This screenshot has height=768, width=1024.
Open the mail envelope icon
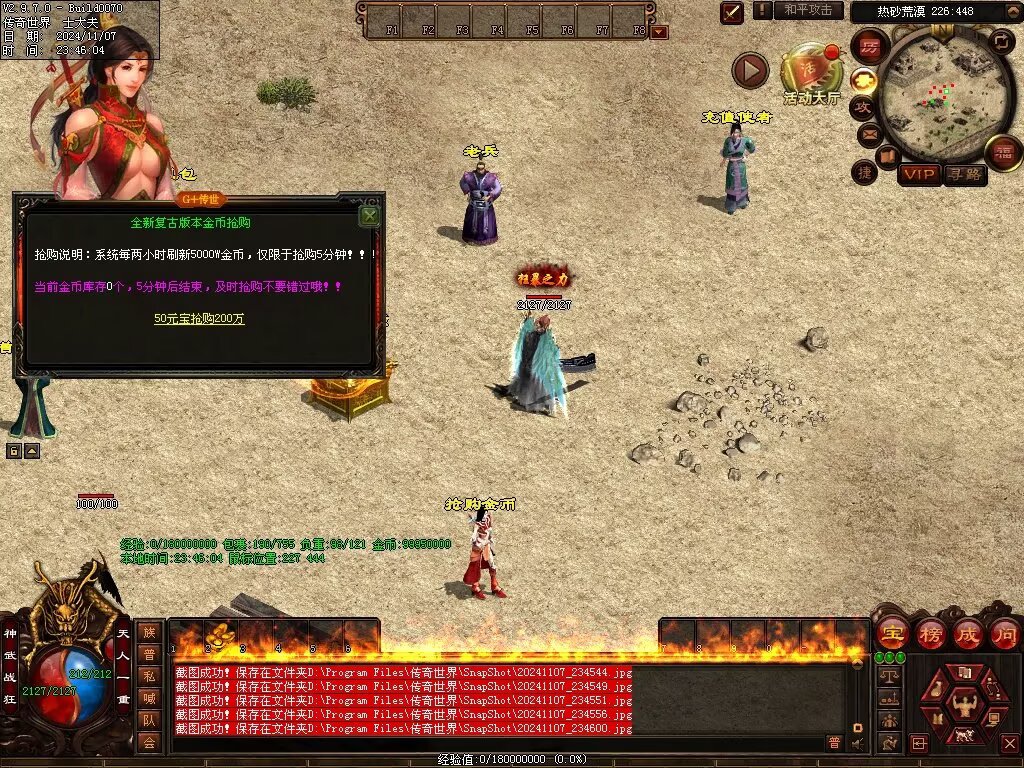pos(868,133)
